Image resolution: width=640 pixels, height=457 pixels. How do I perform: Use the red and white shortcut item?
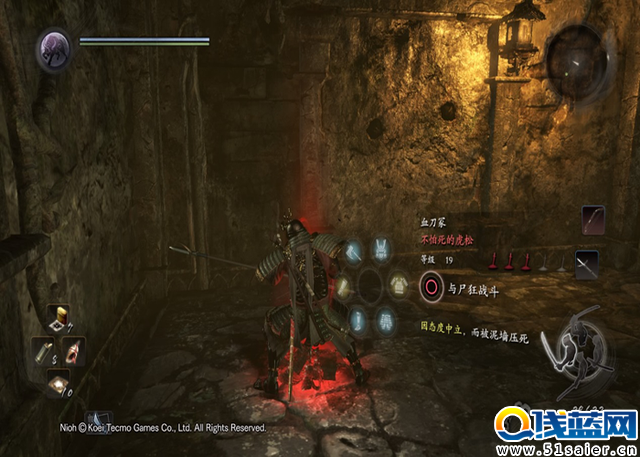73,351
